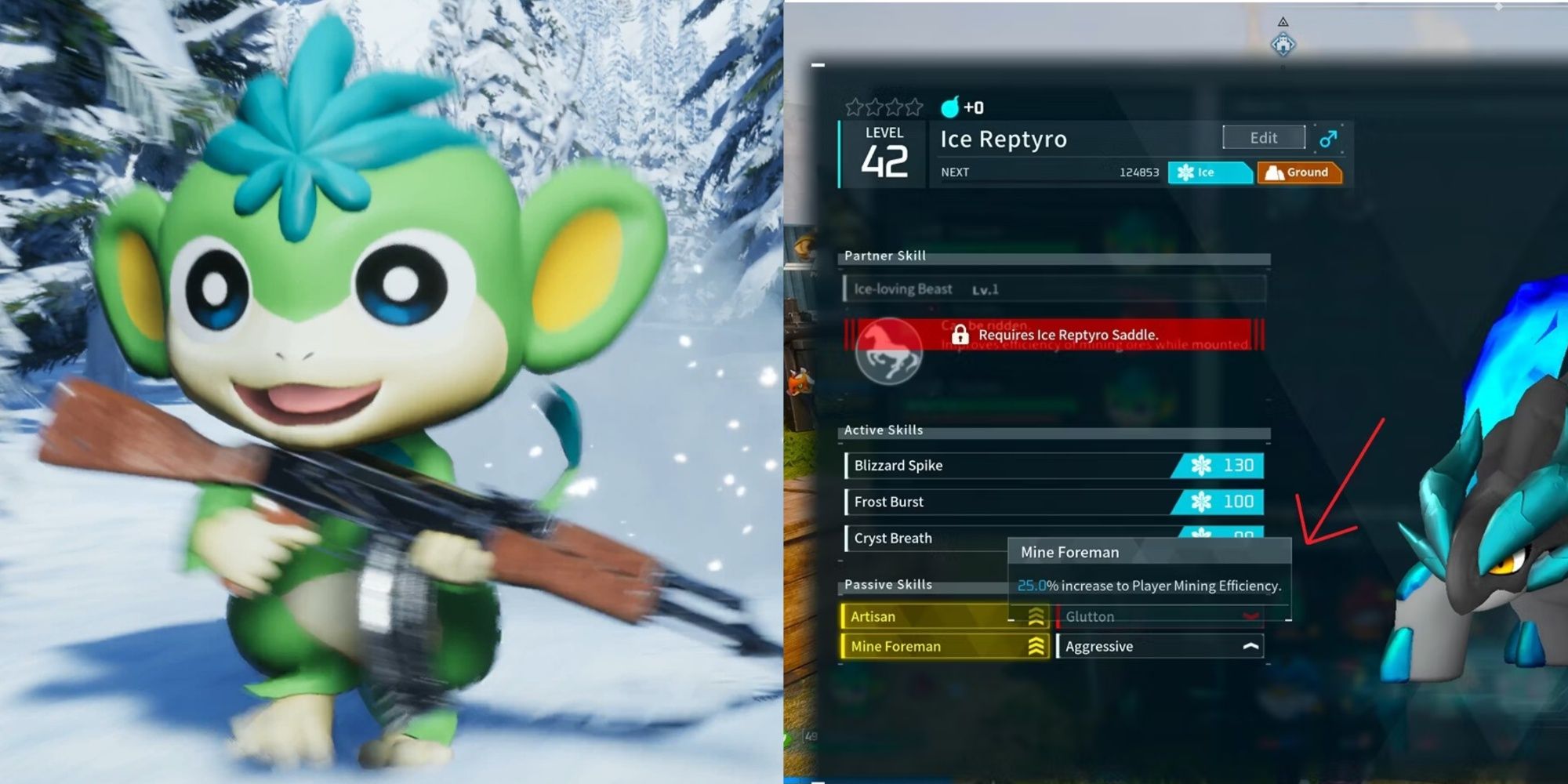Click the Ground element type tag
The width and height of the screenshot is (1568, 784).
coord(1299,172)
